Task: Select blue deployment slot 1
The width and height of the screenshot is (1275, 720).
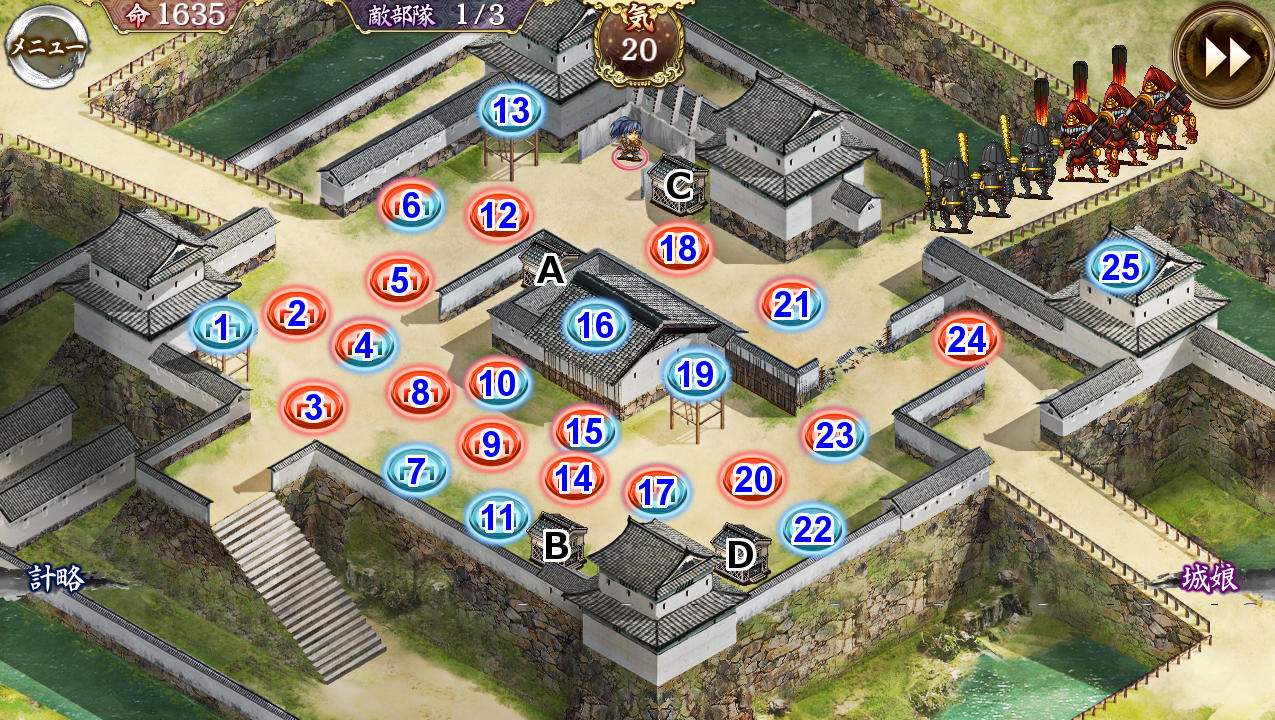Action: 222,326
